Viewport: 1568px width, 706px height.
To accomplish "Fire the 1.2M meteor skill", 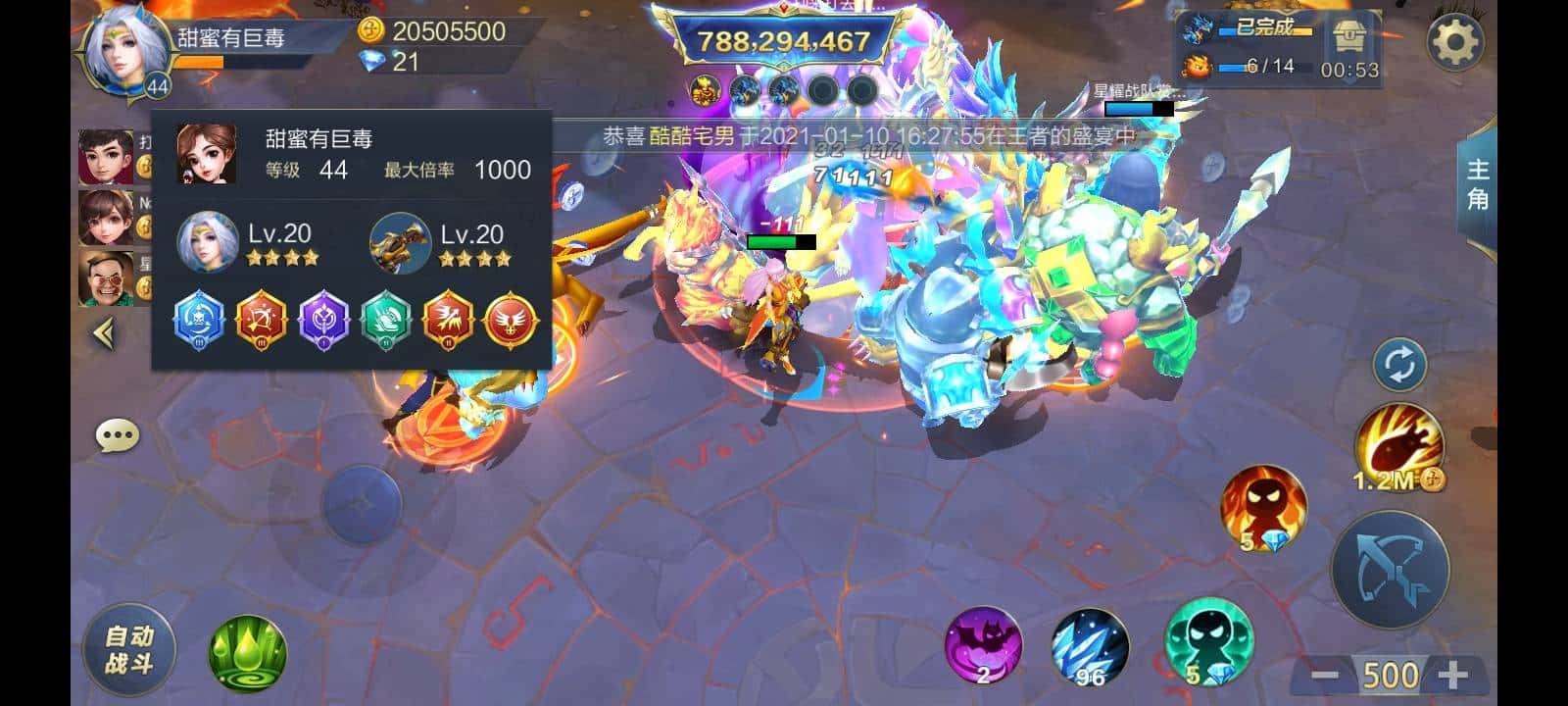I will click(x=1397, y=448).
